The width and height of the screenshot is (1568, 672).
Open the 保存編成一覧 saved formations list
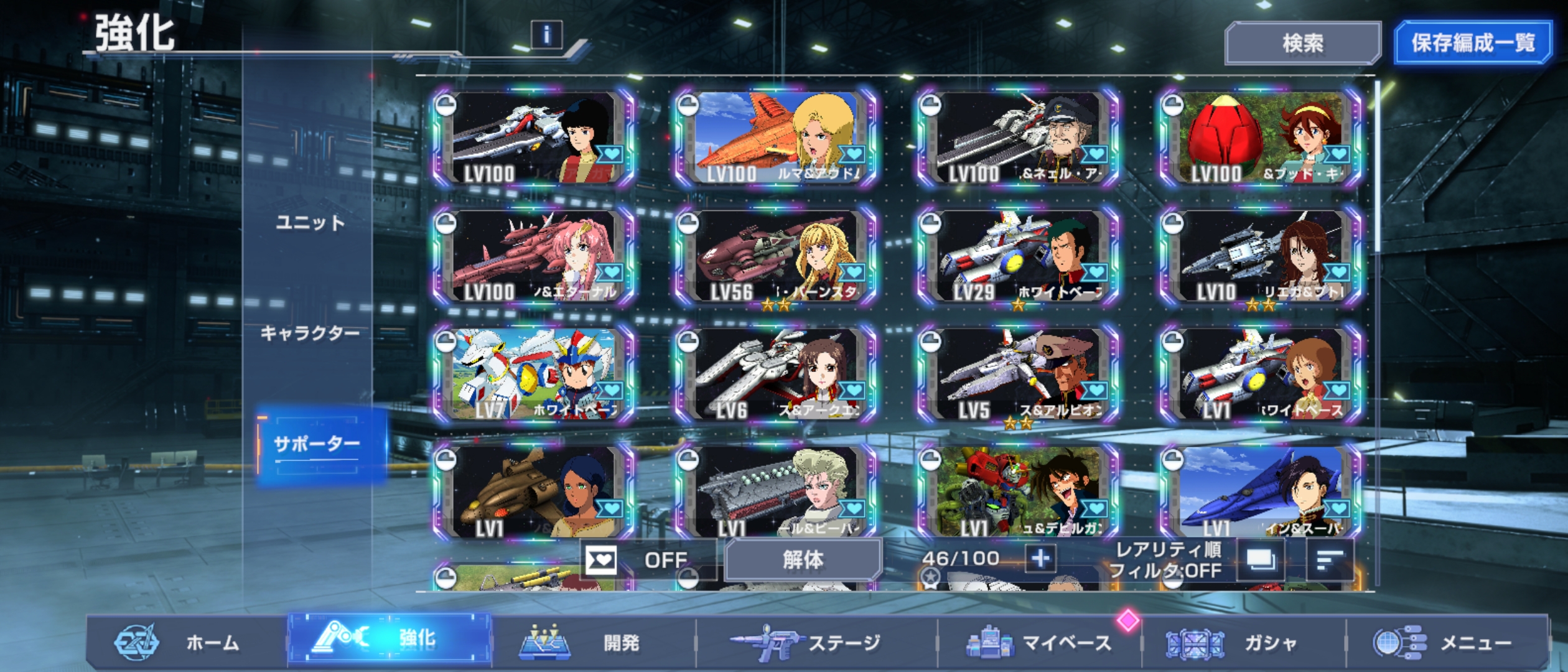[x=1472, y=43]
